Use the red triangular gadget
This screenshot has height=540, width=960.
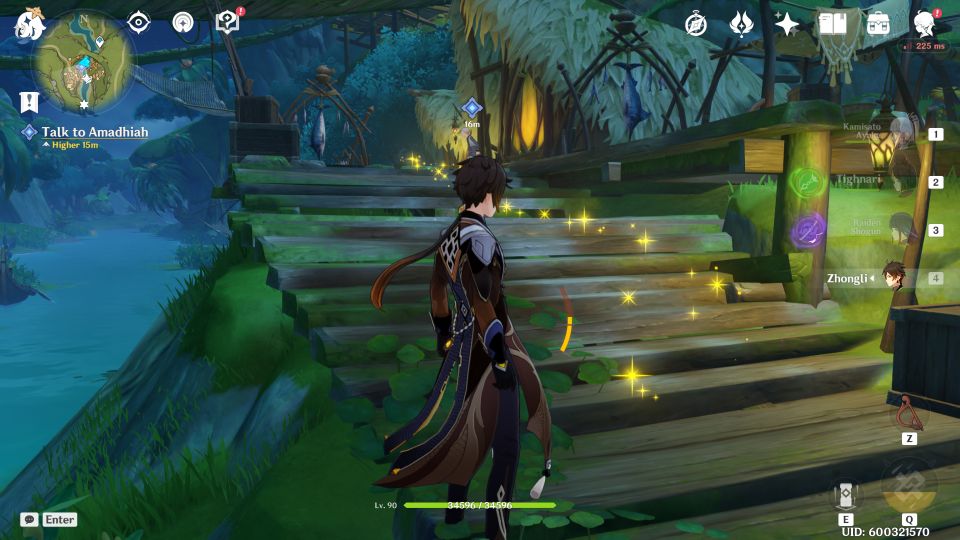909,411
